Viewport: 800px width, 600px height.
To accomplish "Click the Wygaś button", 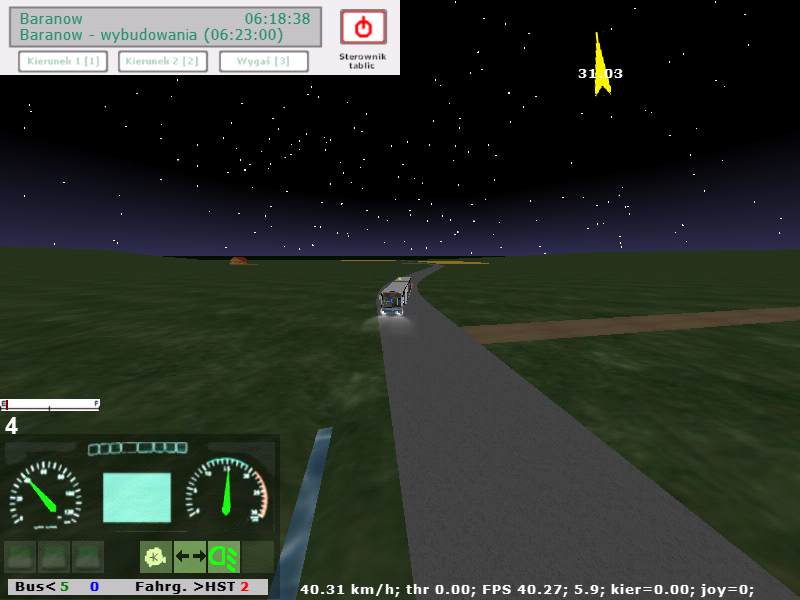I will tap(263, 61).
